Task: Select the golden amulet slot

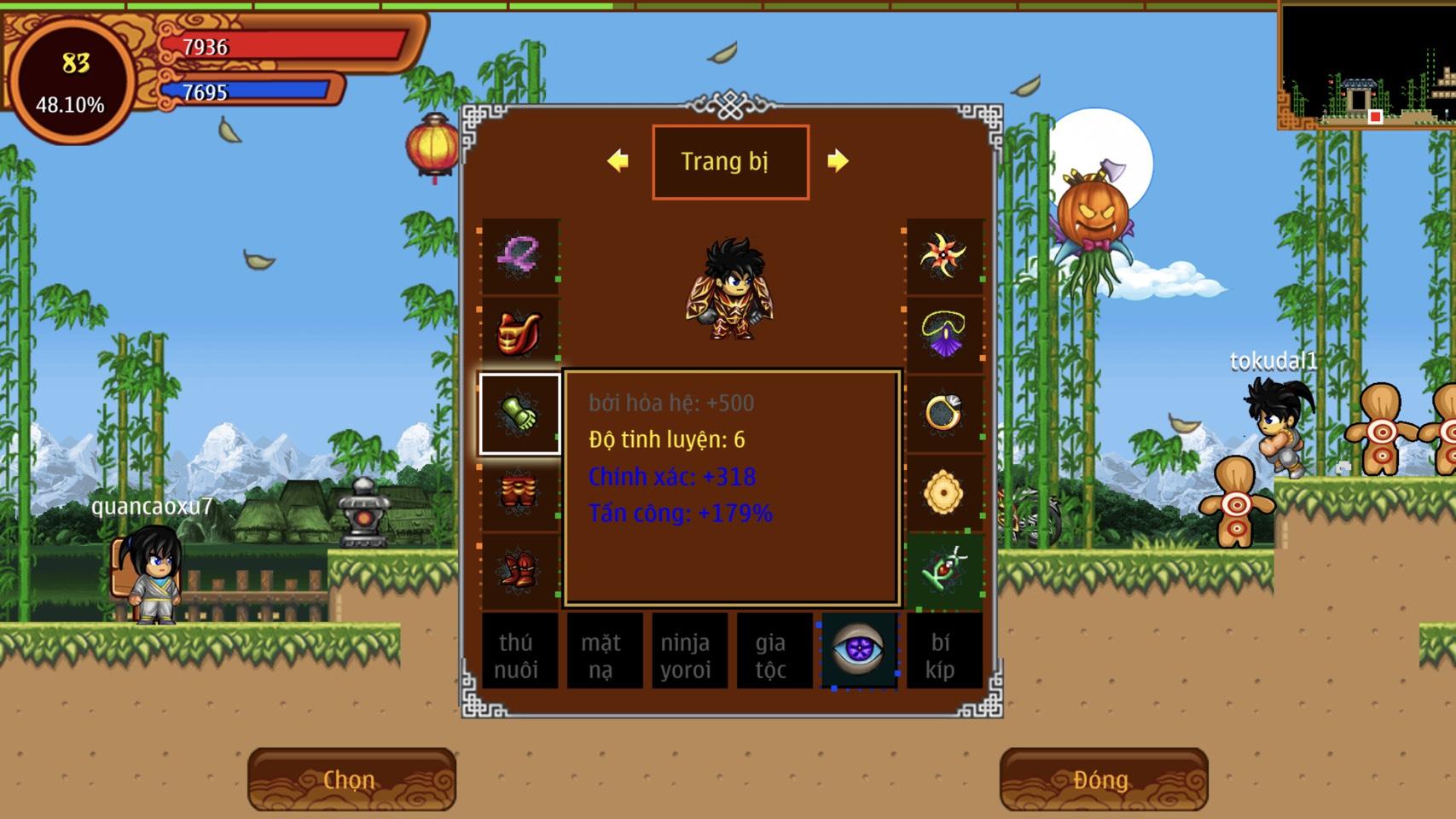Action: click(943, 492)
